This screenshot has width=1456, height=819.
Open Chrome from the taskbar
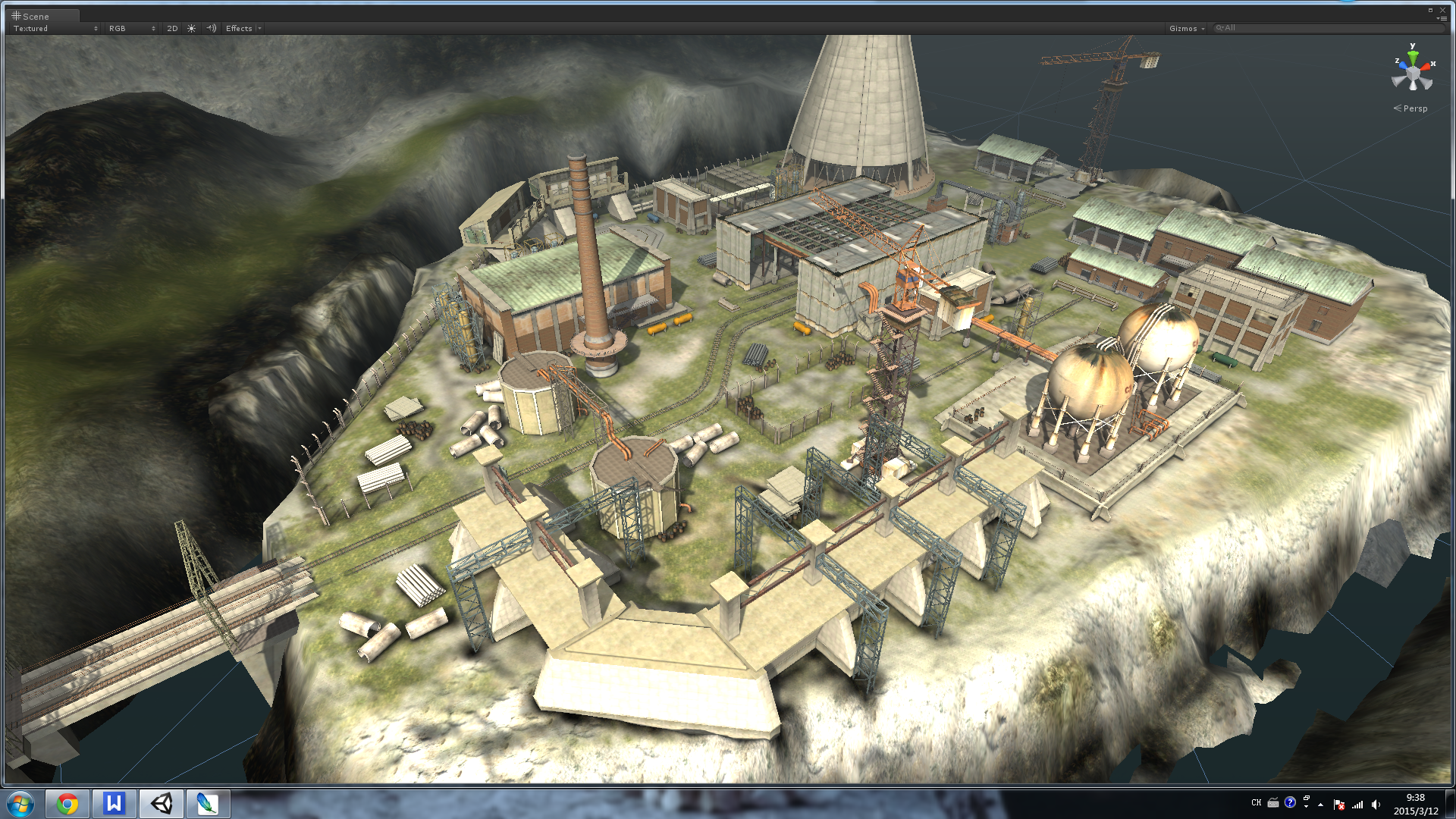[67, 804]
